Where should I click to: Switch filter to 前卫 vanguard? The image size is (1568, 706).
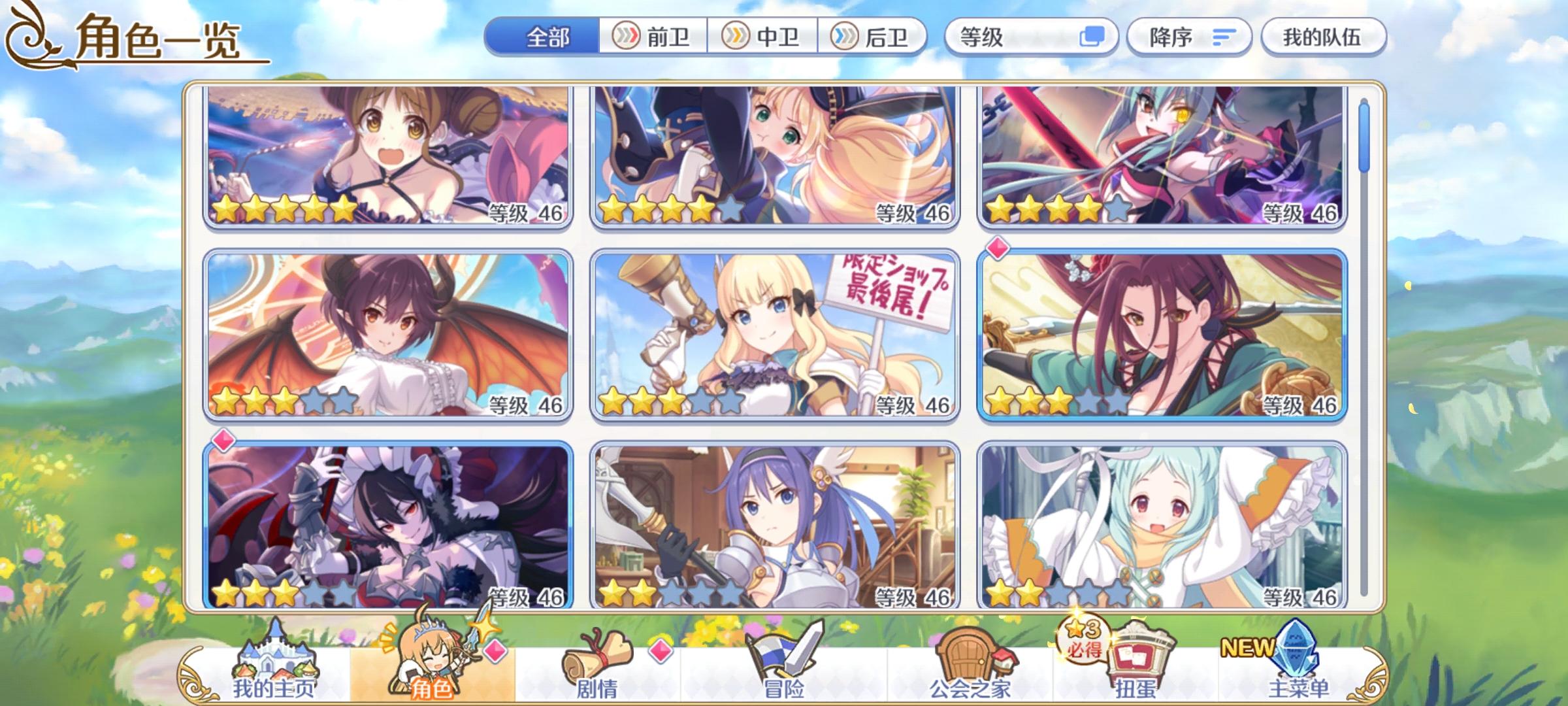point(653,37)
